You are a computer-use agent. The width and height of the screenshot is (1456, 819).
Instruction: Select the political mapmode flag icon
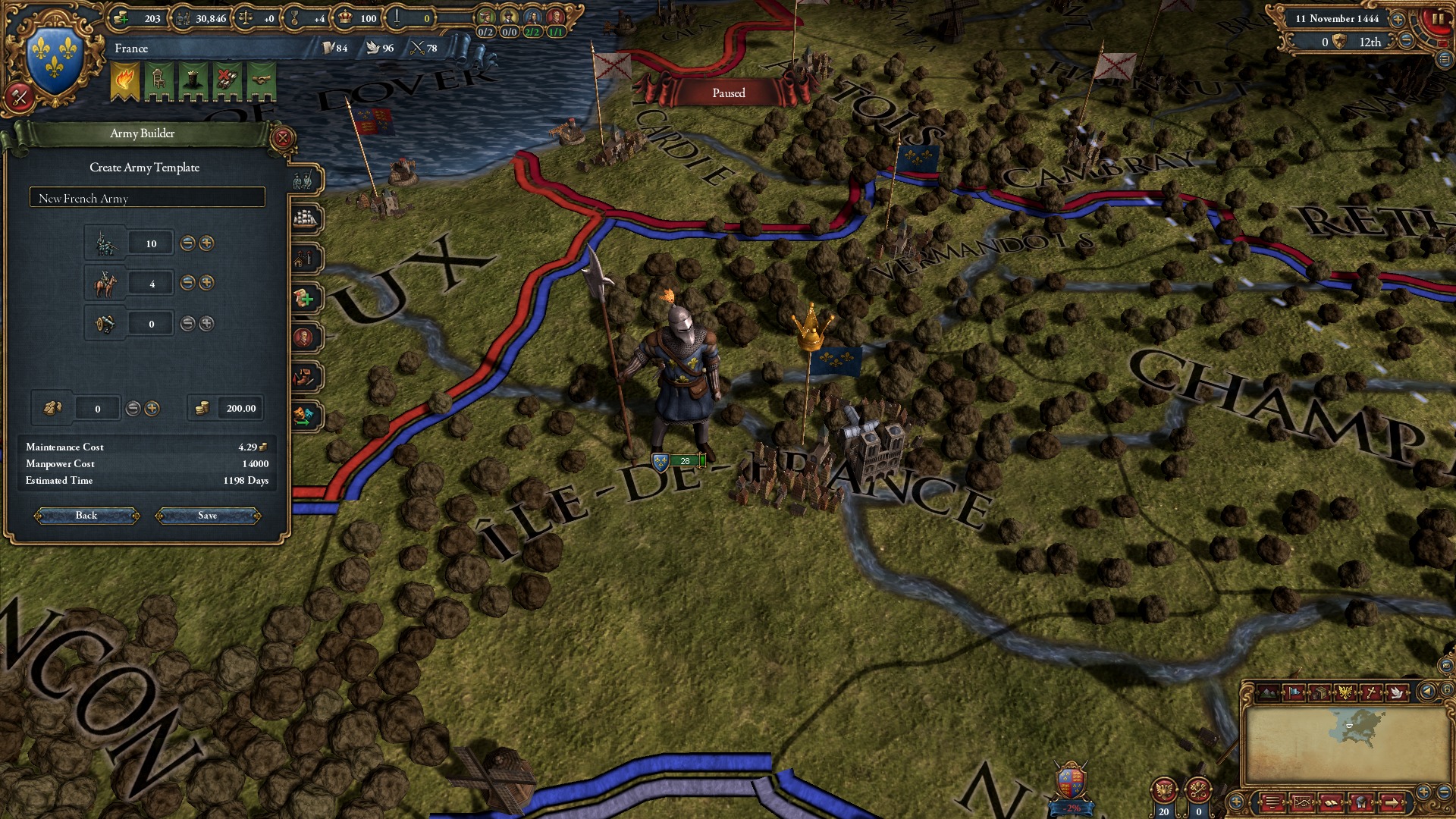click(1295, 691)
